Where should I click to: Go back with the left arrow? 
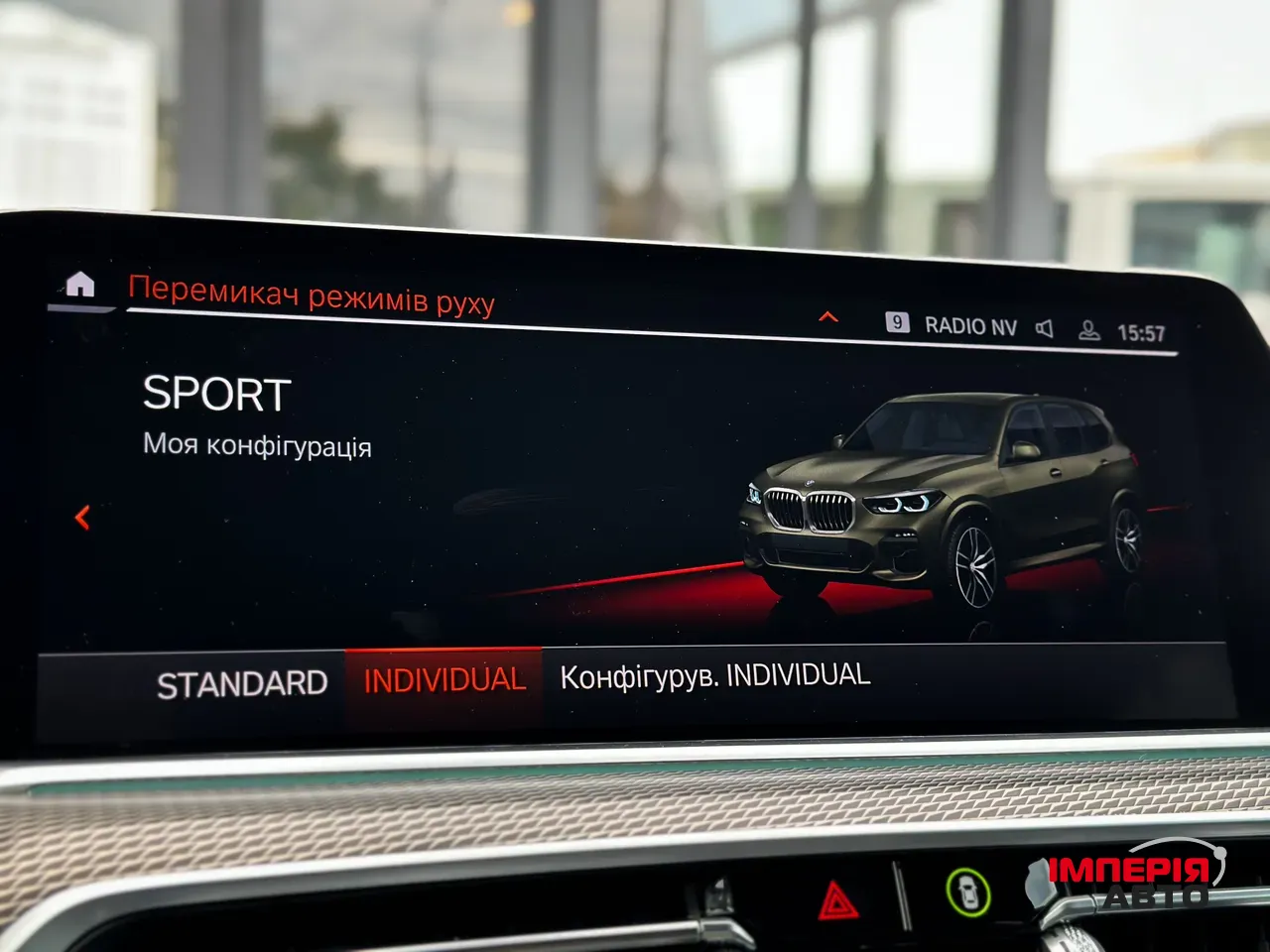[x=83, y=517]
